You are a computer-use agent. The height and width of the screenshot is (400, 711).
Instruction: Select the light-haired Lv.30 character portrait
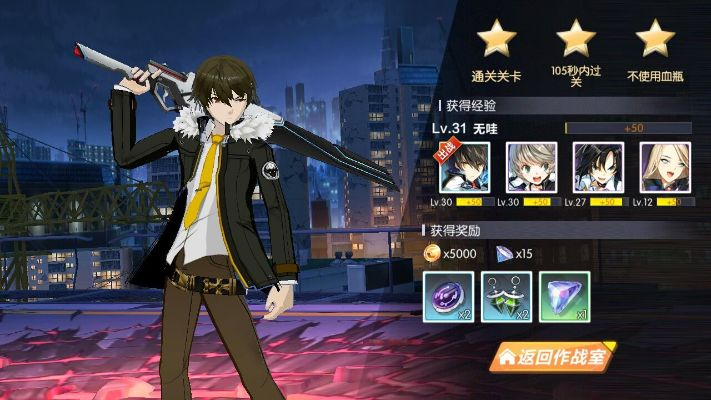click(532, 167)
